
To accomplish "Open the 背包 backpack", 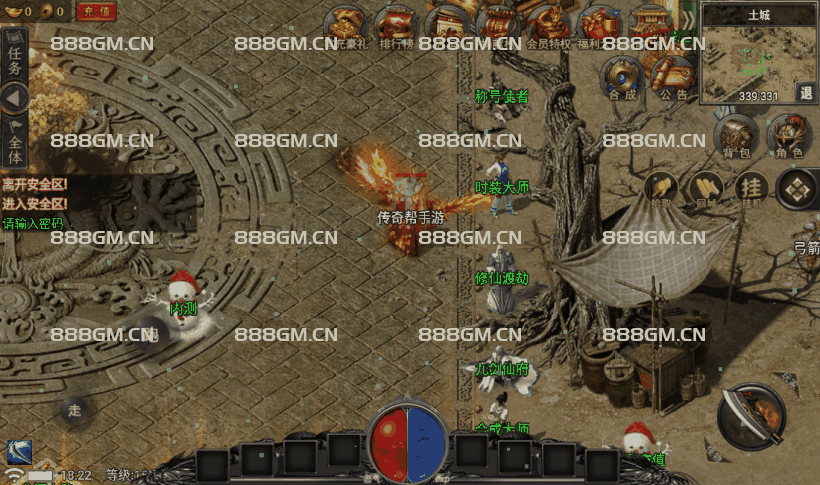I will click(x=736, y=136).
